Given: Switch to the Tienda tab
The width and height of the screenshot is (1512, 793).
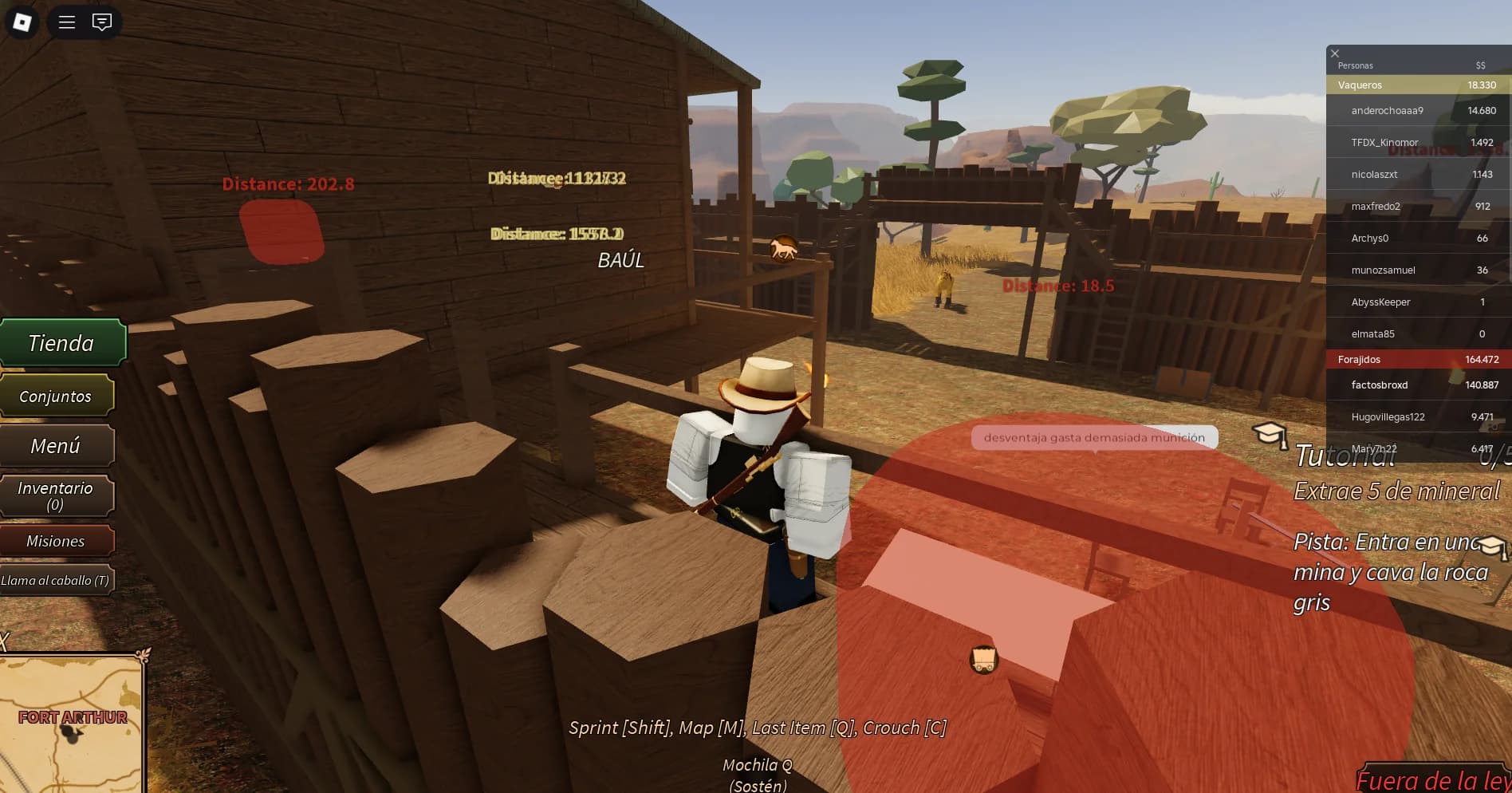Looking at the screenshot, I should (61, 342).
